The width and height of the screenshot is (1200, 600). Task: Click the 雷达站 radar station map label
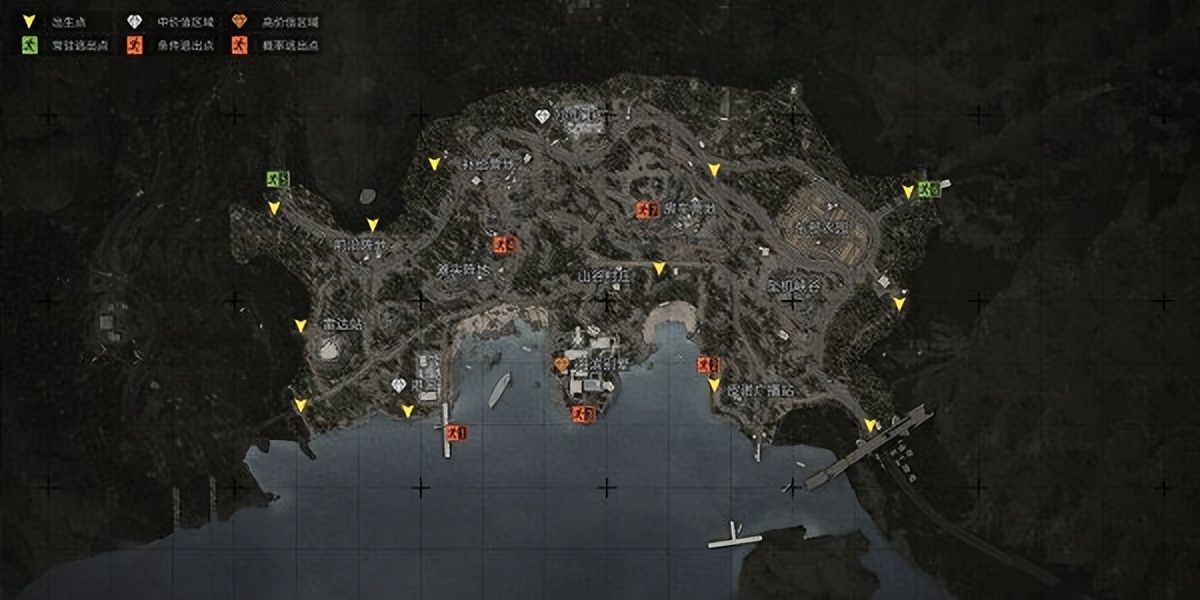coord(343,326)
